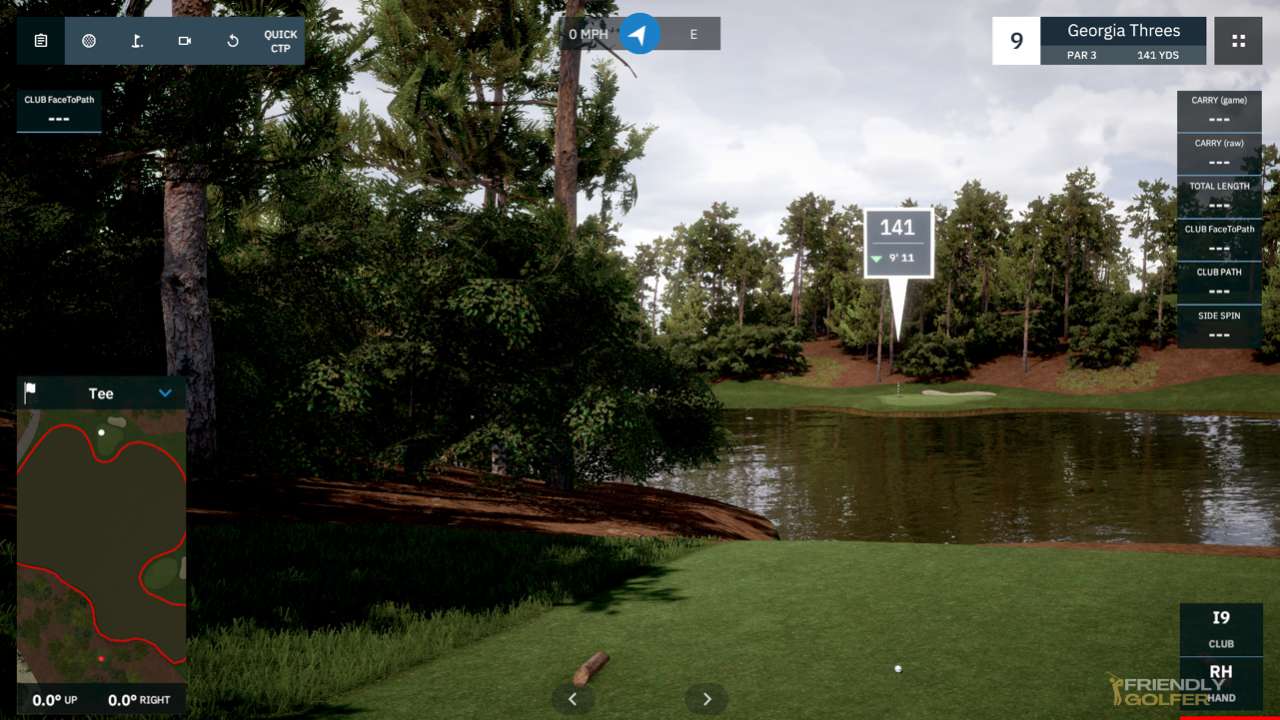Select the CLUB PATH data tile

coord(1219,283)
